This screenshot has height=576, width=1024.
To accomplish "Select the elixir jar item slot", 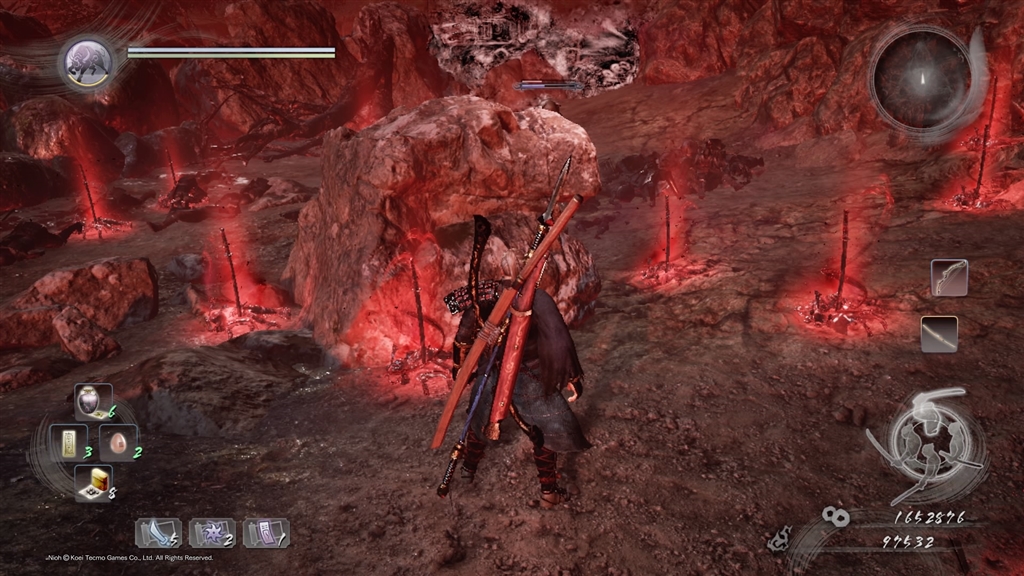I will pos(92,401).
